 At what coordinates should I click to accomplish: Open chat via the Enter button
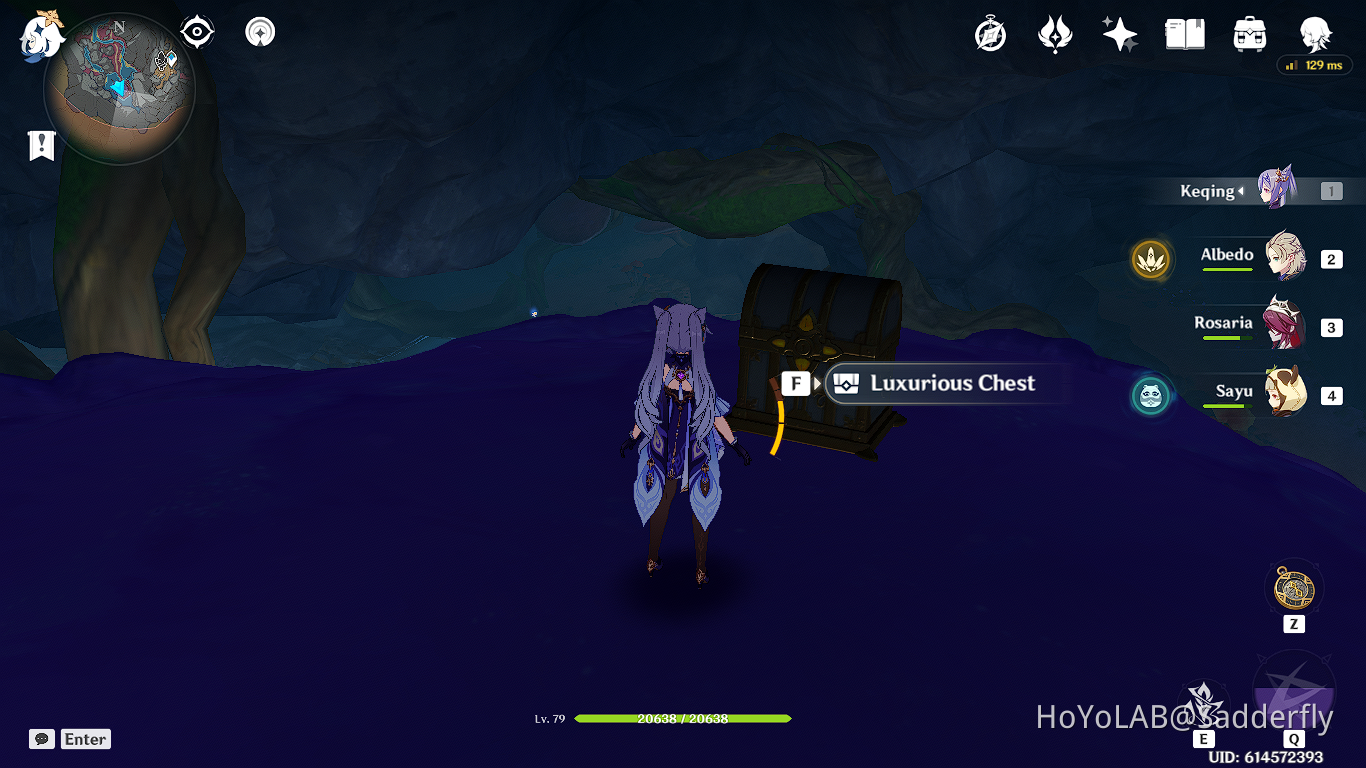[85, 739]
